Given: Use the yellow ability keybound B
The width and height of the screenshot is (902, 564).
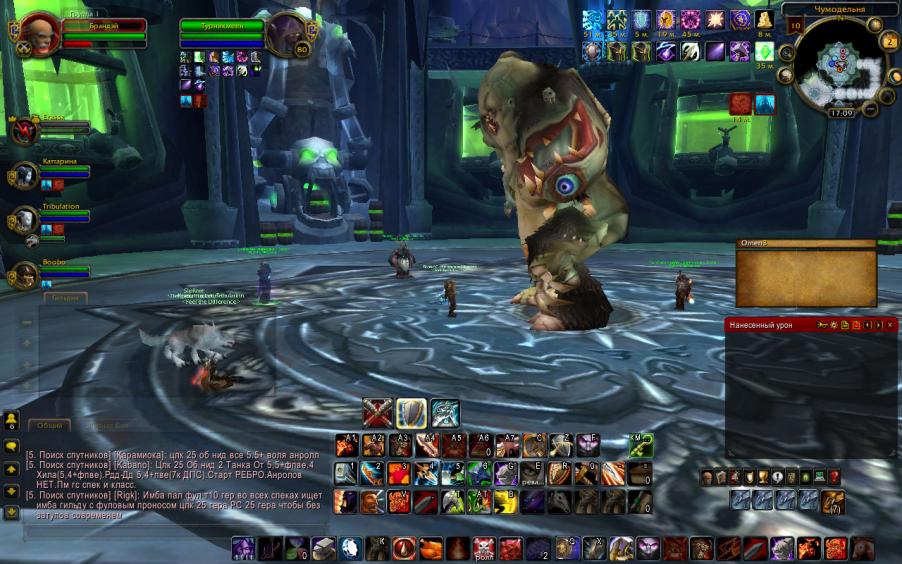Looking at the screenshot, I should click(507, 501).
